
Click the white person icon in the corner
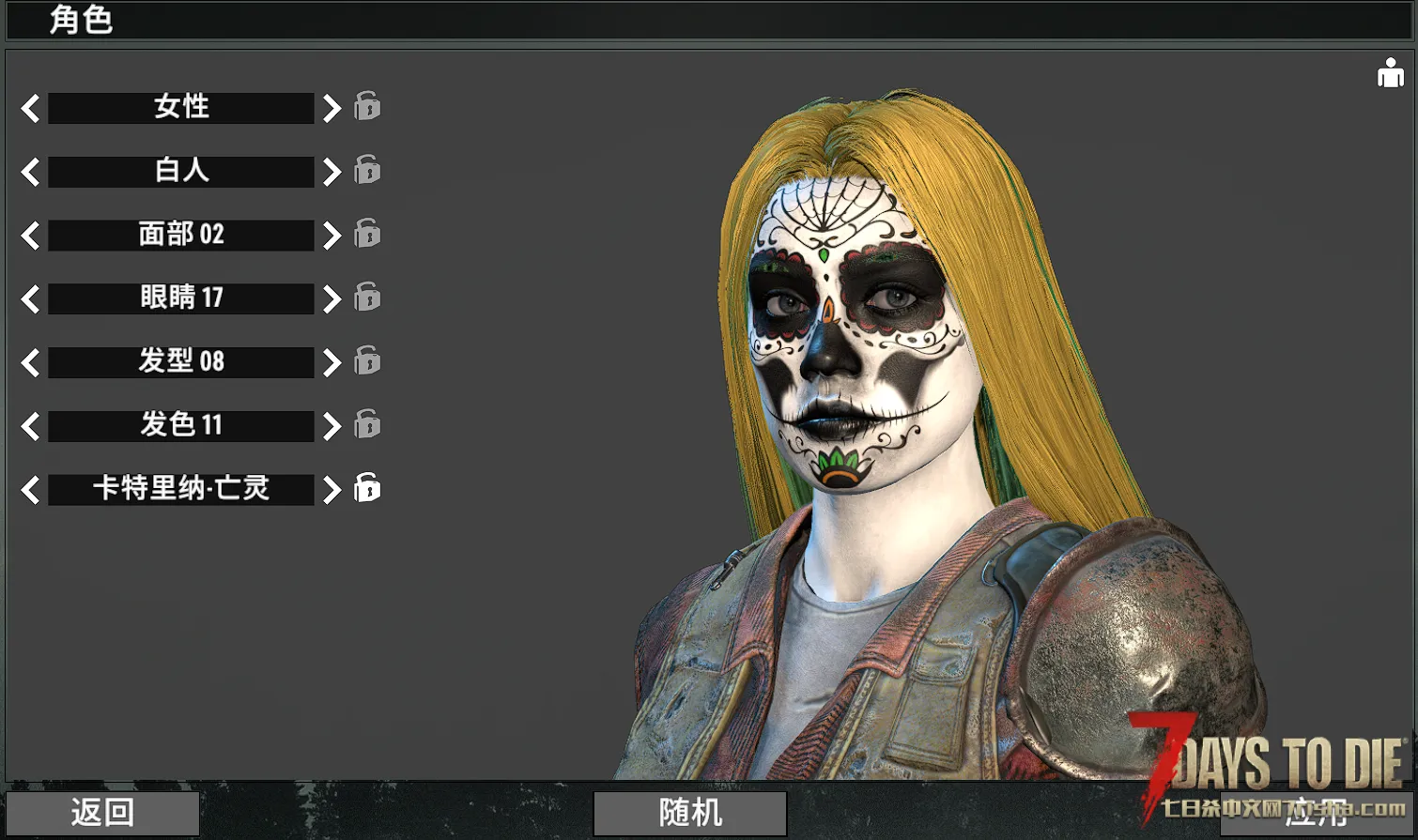[x=1390, y=73]
